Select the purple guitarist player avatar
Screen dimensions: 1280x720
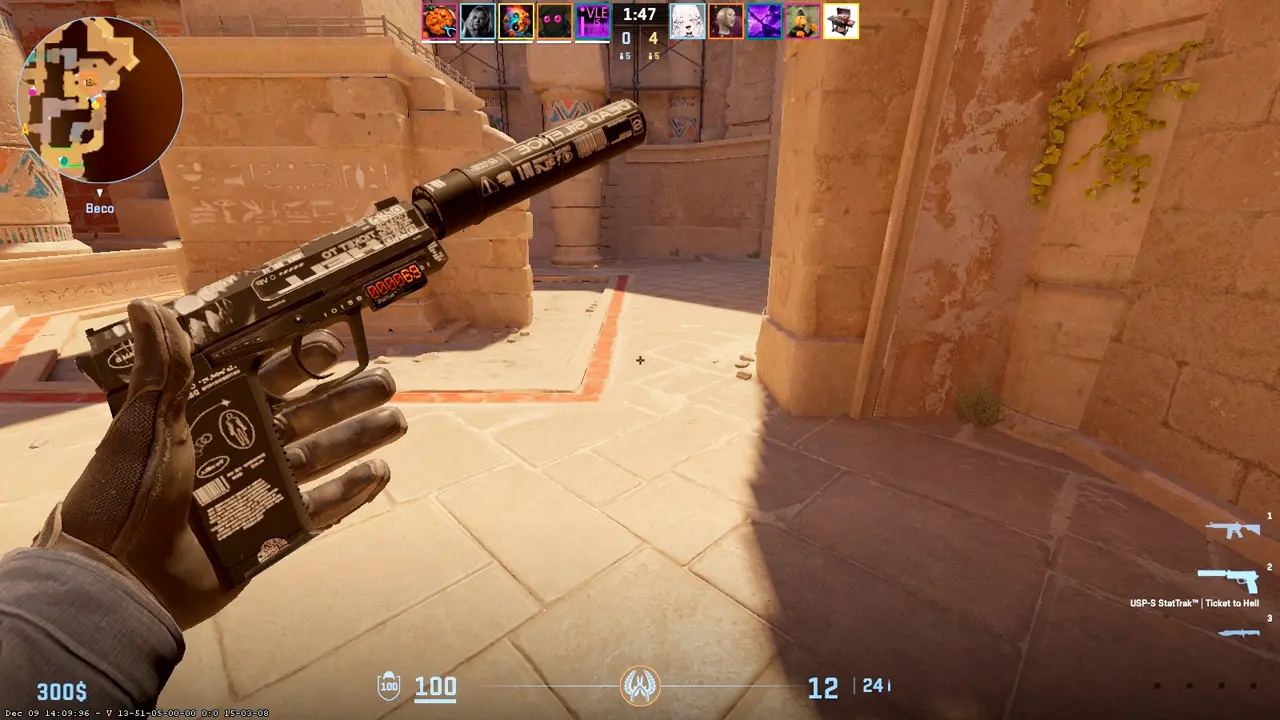coord(764,21)
